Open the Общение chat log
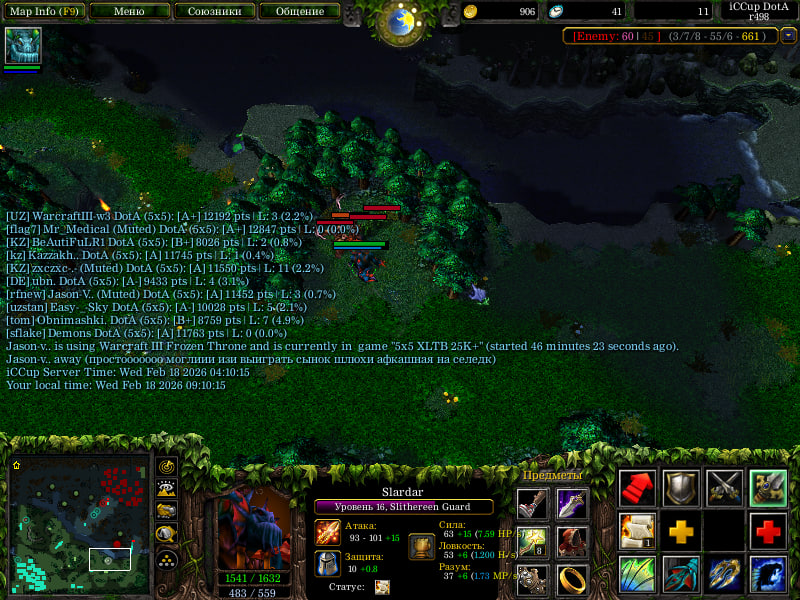Image resolution: width=800 pixels, height=600 pixels. click(298, 12)
